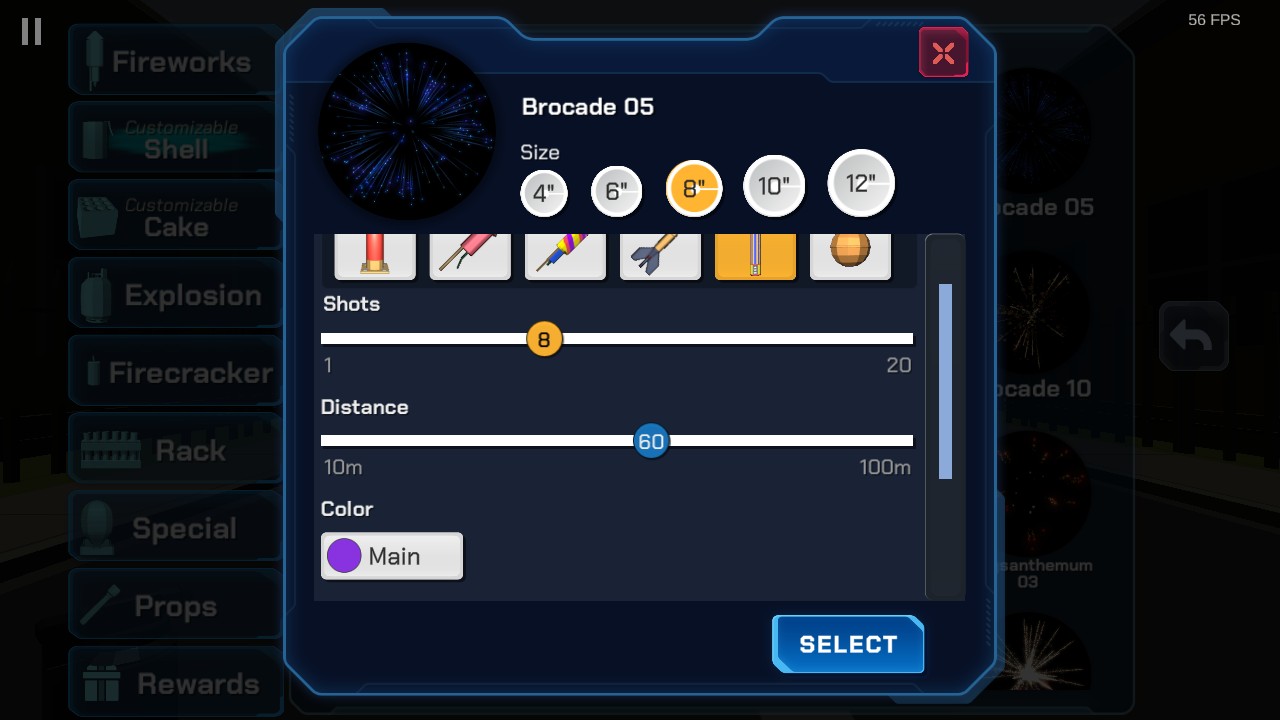Select the 8" size option
The width and height of the screenshot is (1280, 720).
pos(694,188)
